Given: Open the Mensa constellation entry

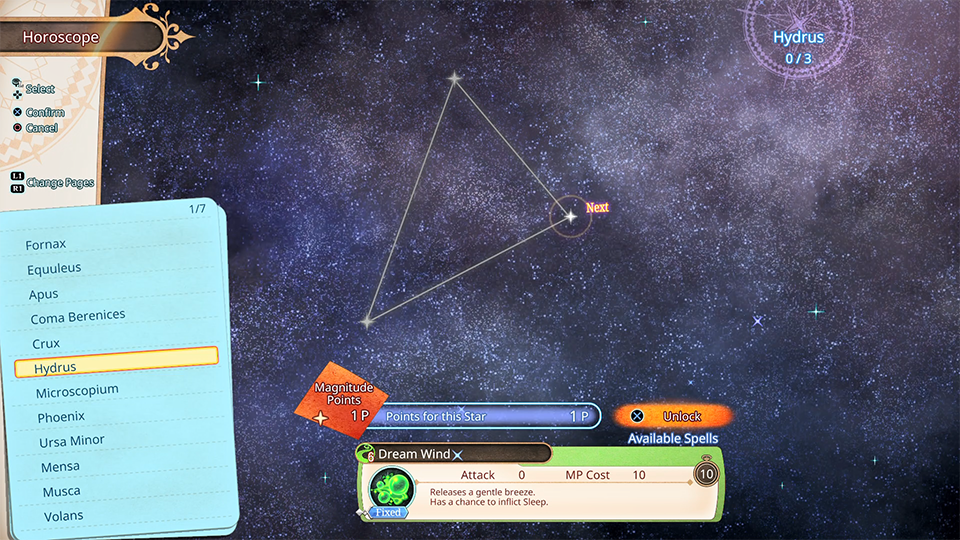Looking at the screenshot, I should 60,467.
